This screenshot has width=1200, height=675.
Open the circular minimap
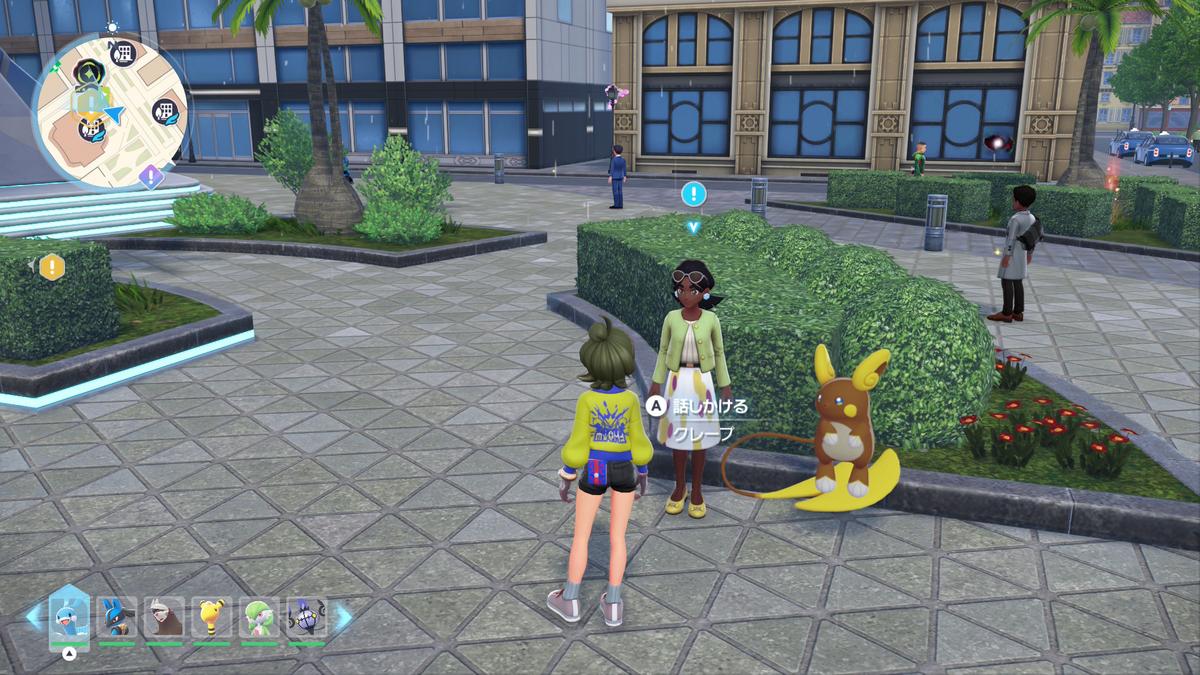pyautogui.click(x=110, y=110)
